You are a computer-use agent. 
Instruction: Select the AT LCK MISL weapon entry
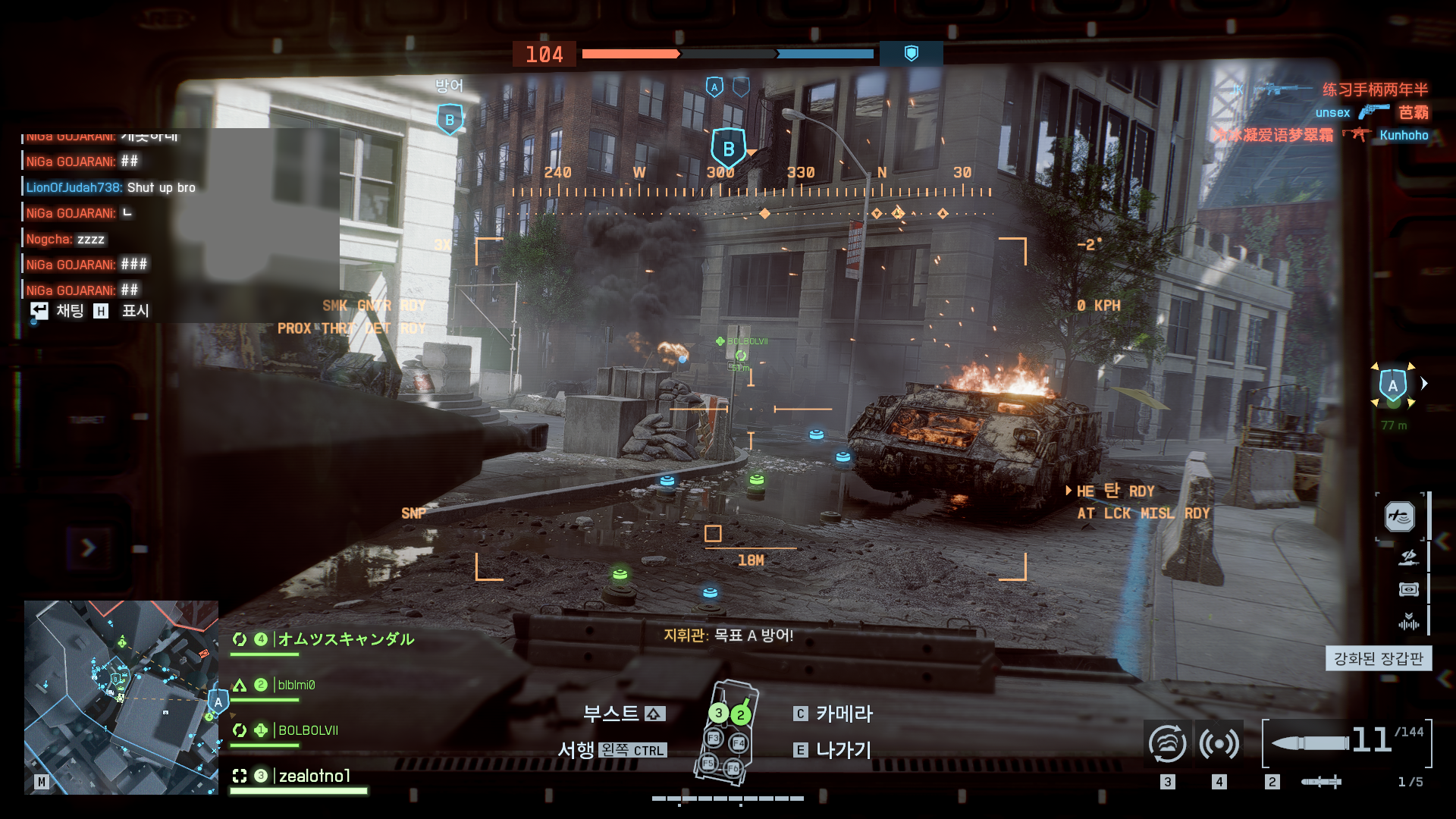tap(1143, 513)
